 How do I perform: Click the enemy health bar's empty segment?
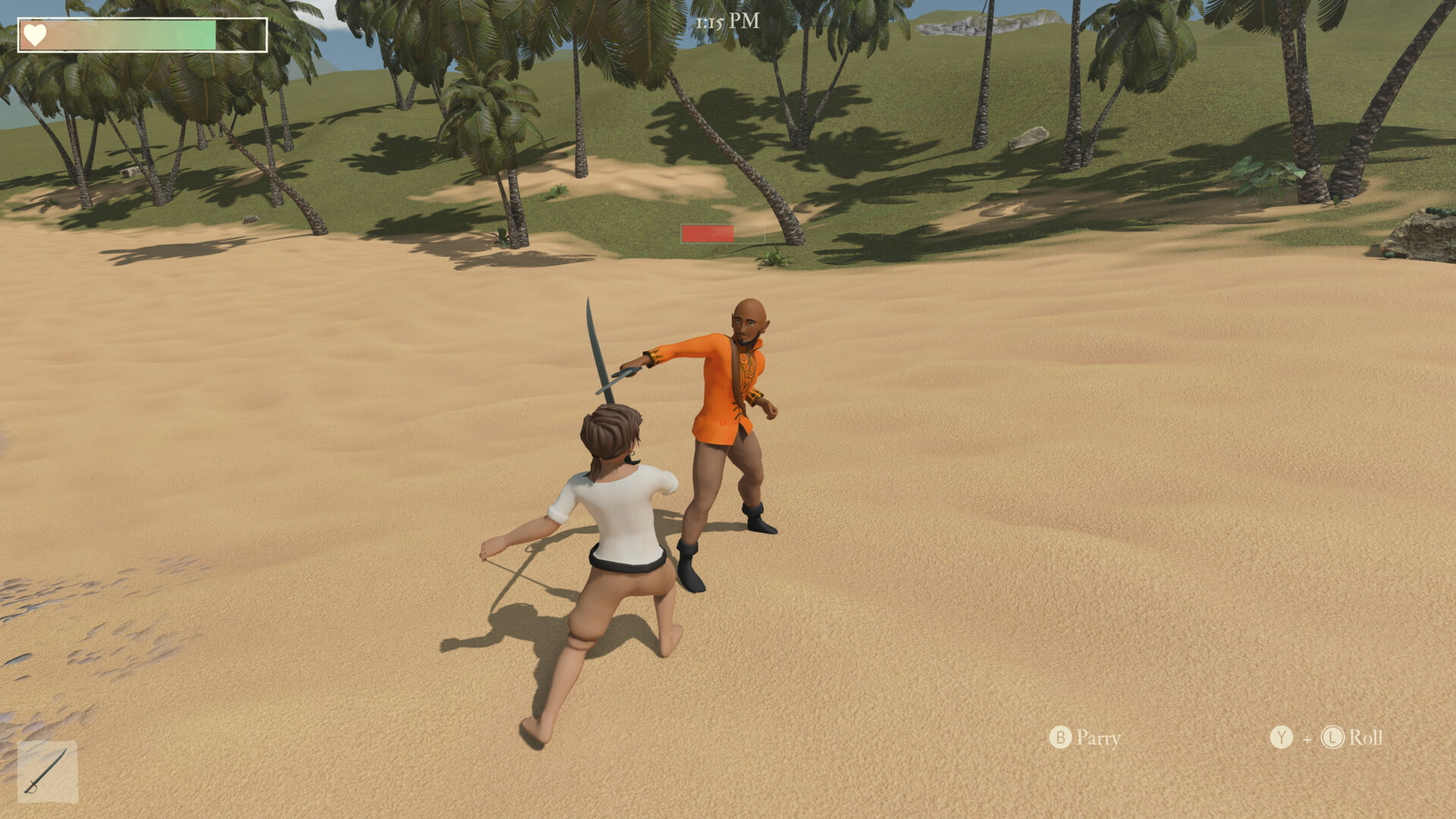pyautogui.click(x=751, y=235)
